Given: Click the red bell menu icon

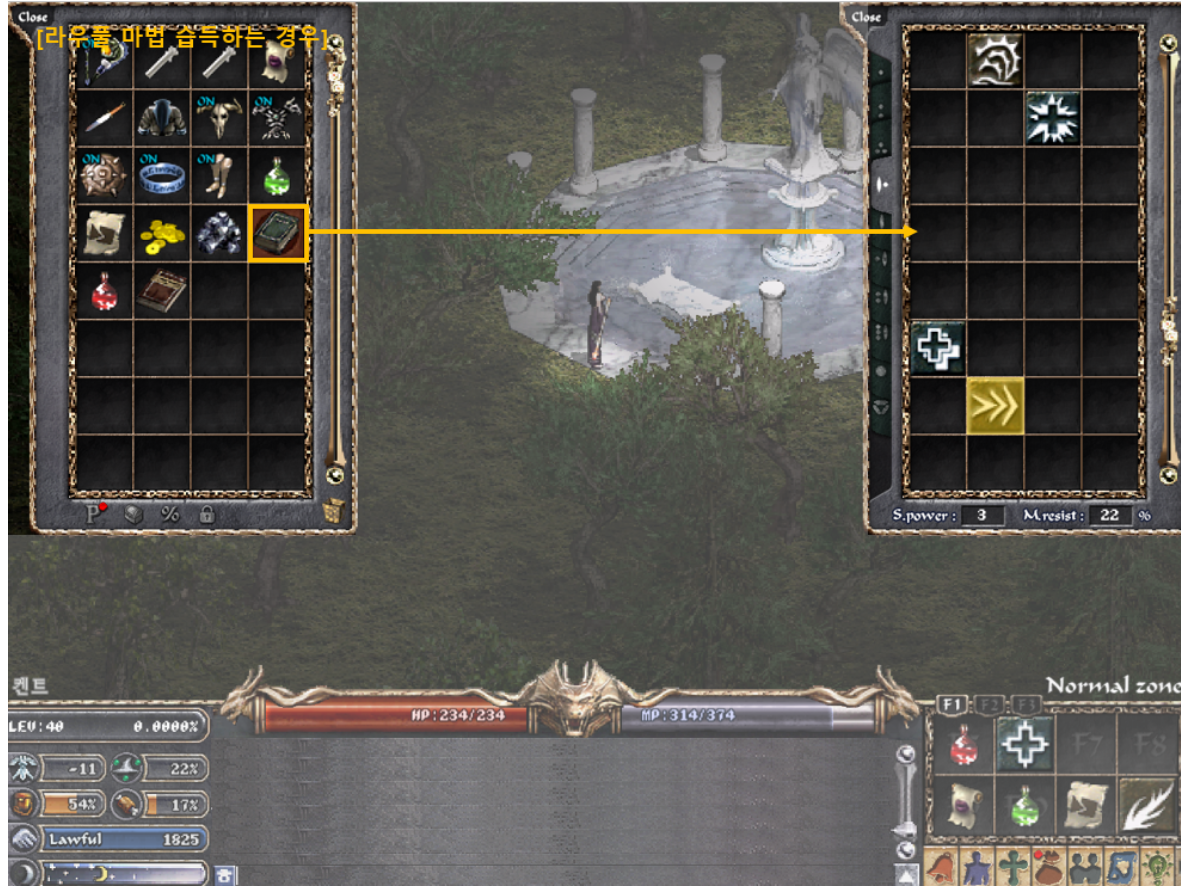Looking at the screenshot, I should (x=941, y=867).
